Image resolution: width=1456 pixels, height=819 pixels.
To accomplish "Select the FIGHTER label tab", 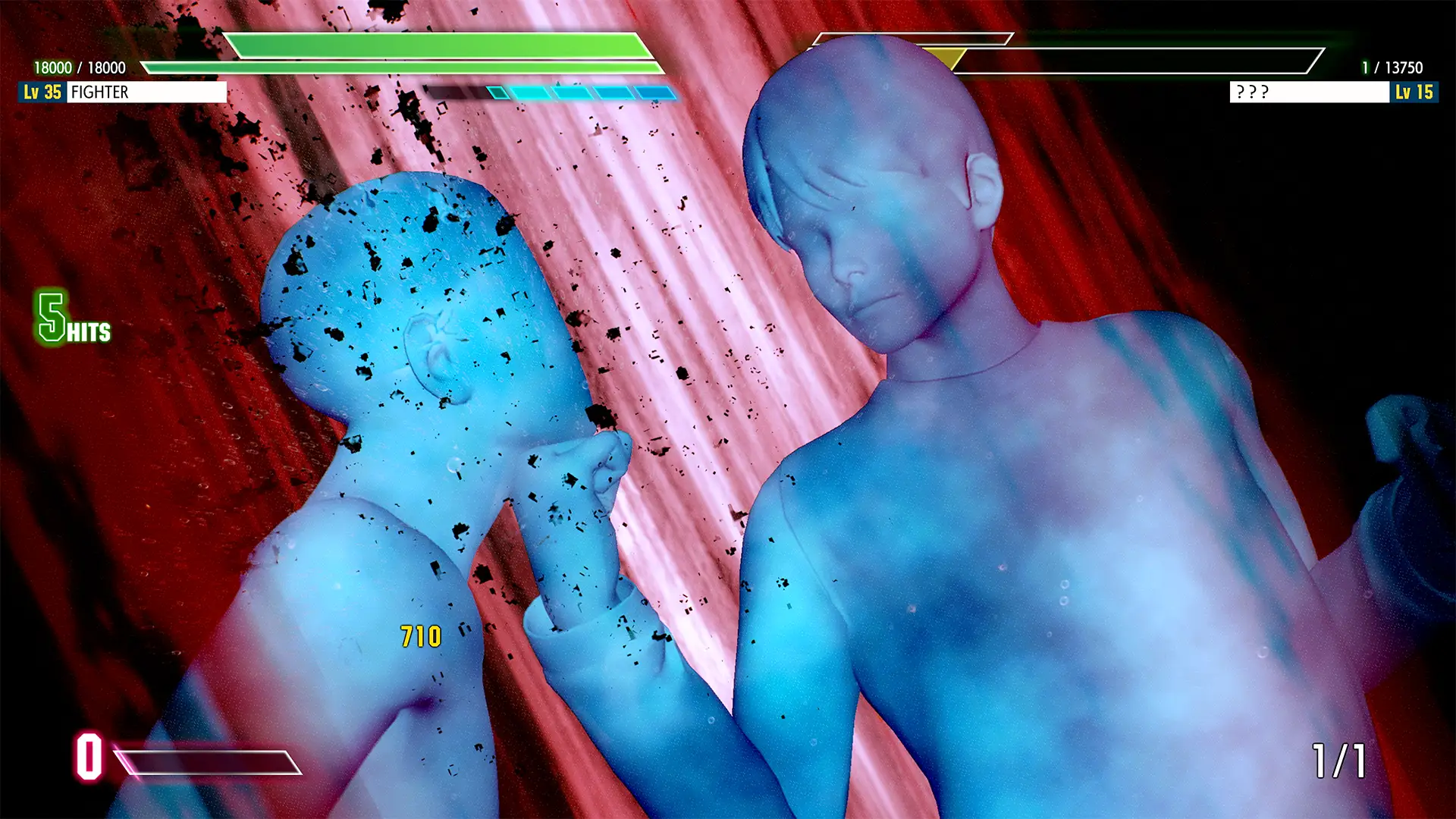I will (x=101, y=93).
